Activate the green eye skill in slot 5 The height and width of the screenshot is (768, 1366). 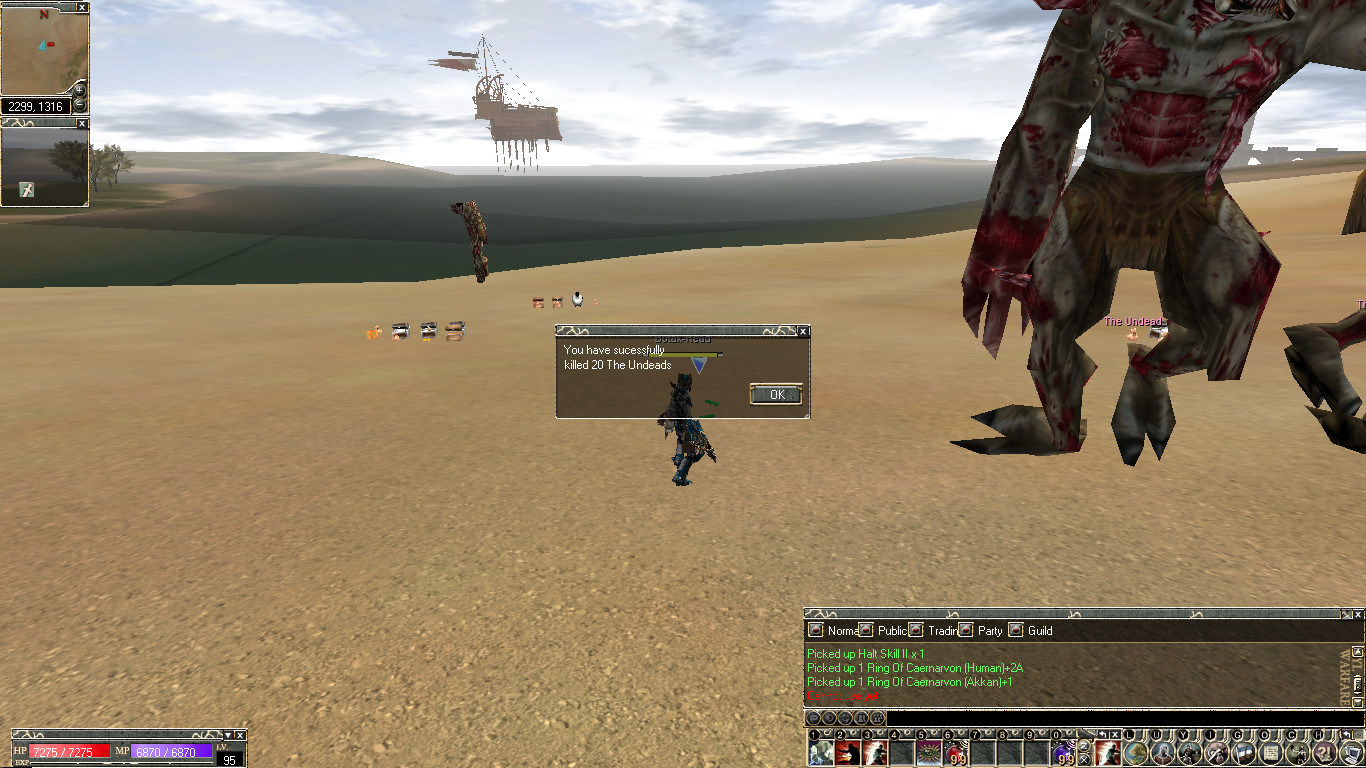929,753
